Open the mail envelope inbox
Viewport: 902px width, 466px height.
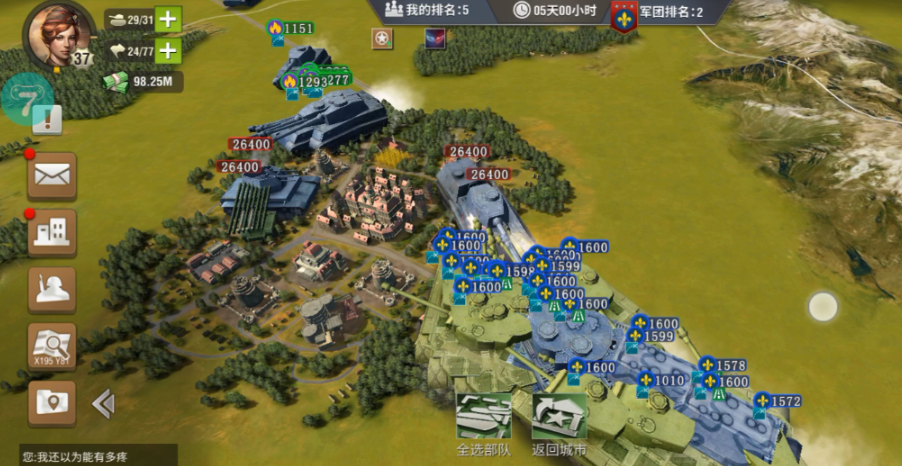click(51, 176)
